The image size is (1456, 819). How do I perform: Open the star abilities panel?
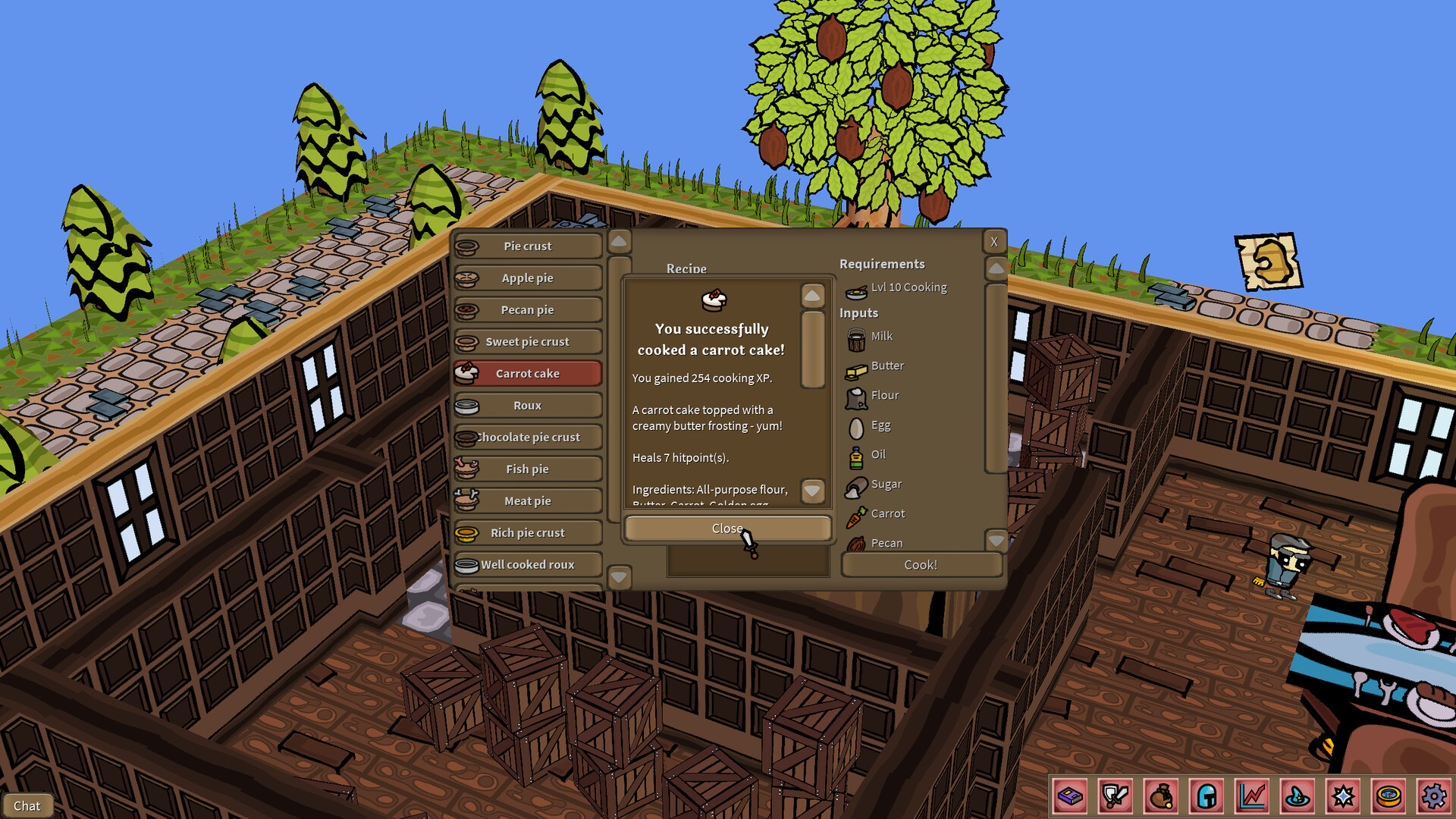[1343, 796]
